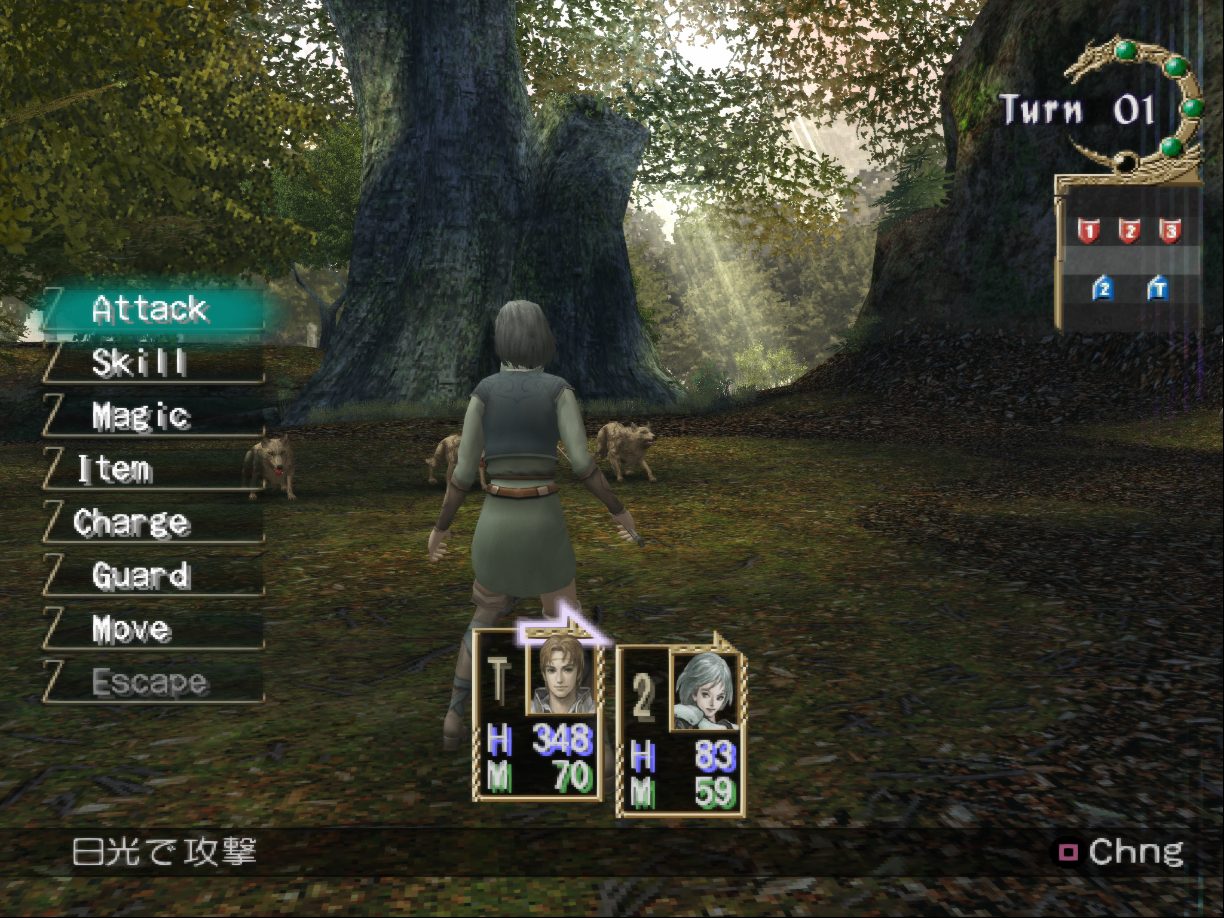Click the greyed-out Escape option

click(150, 683)
